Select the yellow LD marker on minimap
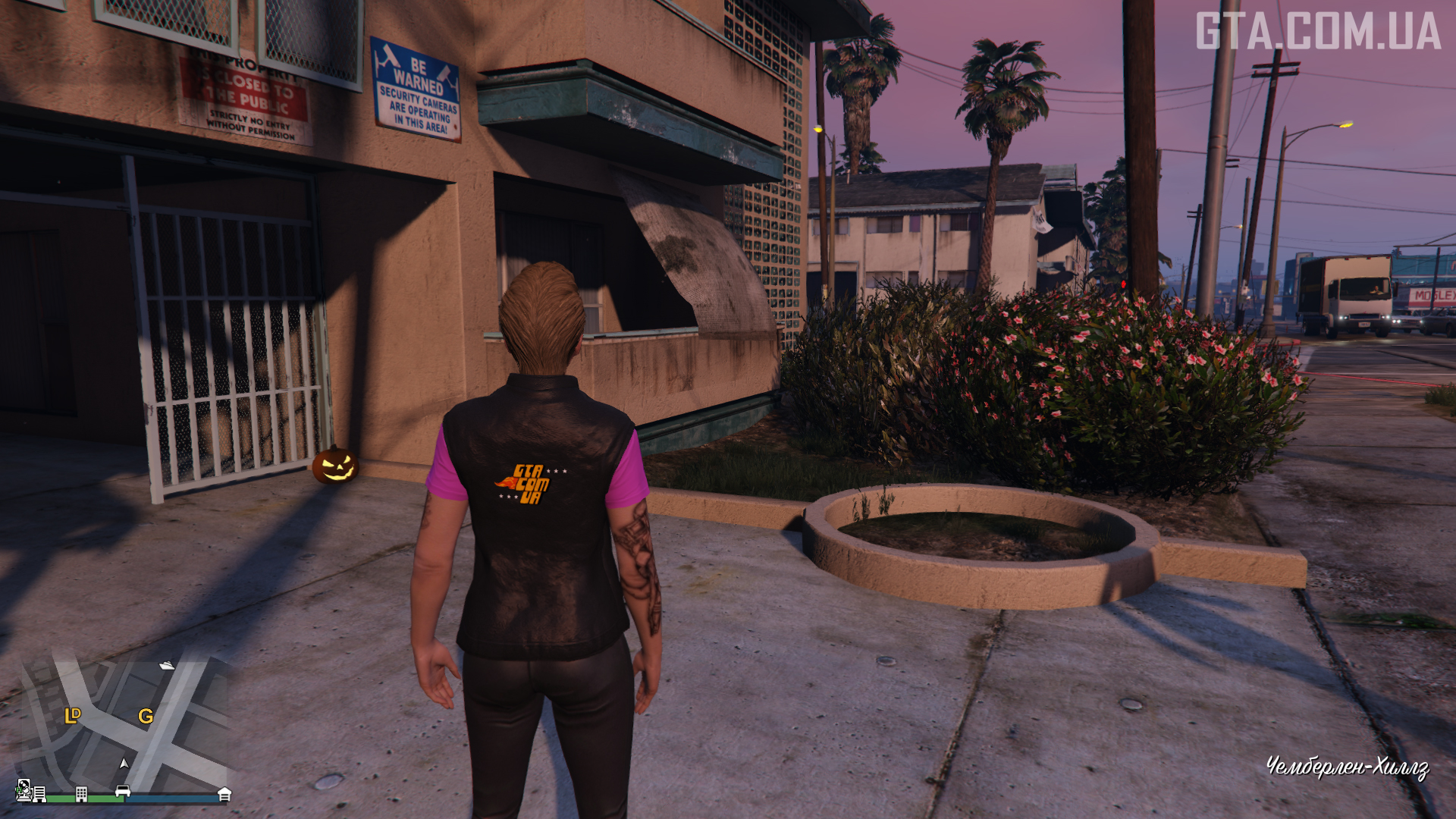 click(x=73, y=715)
